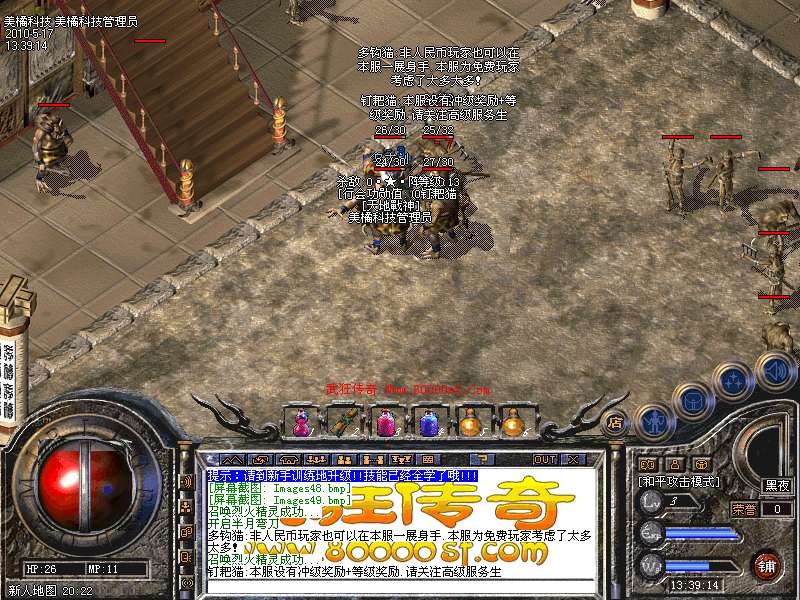Toggle sound with the speaker icon
This screenshot has width=800, height=600.
click(775, 368)
